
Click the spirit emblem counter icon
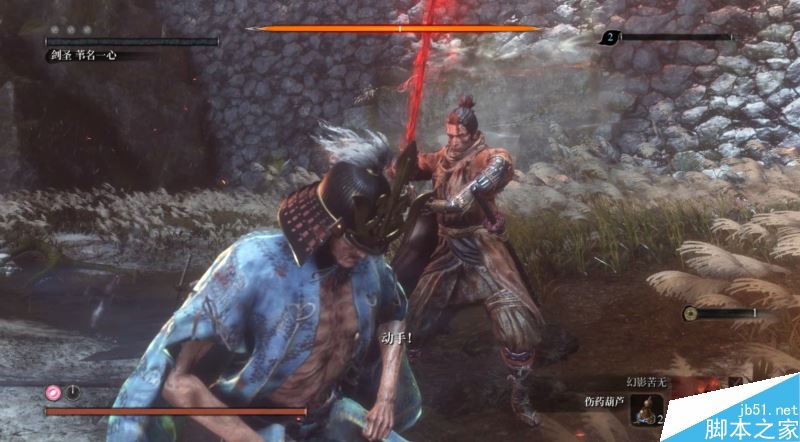click(x=608, y=38)
